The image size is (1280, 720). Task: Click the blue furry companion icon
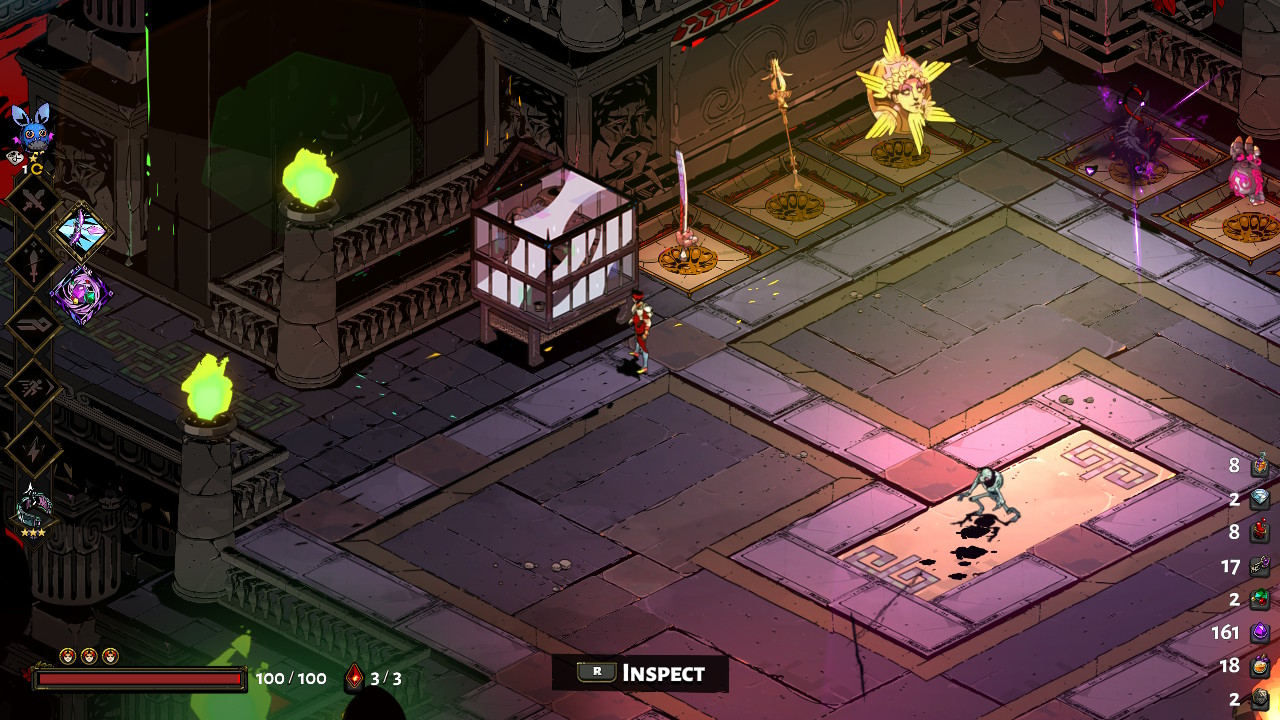[x=32, y=127]
